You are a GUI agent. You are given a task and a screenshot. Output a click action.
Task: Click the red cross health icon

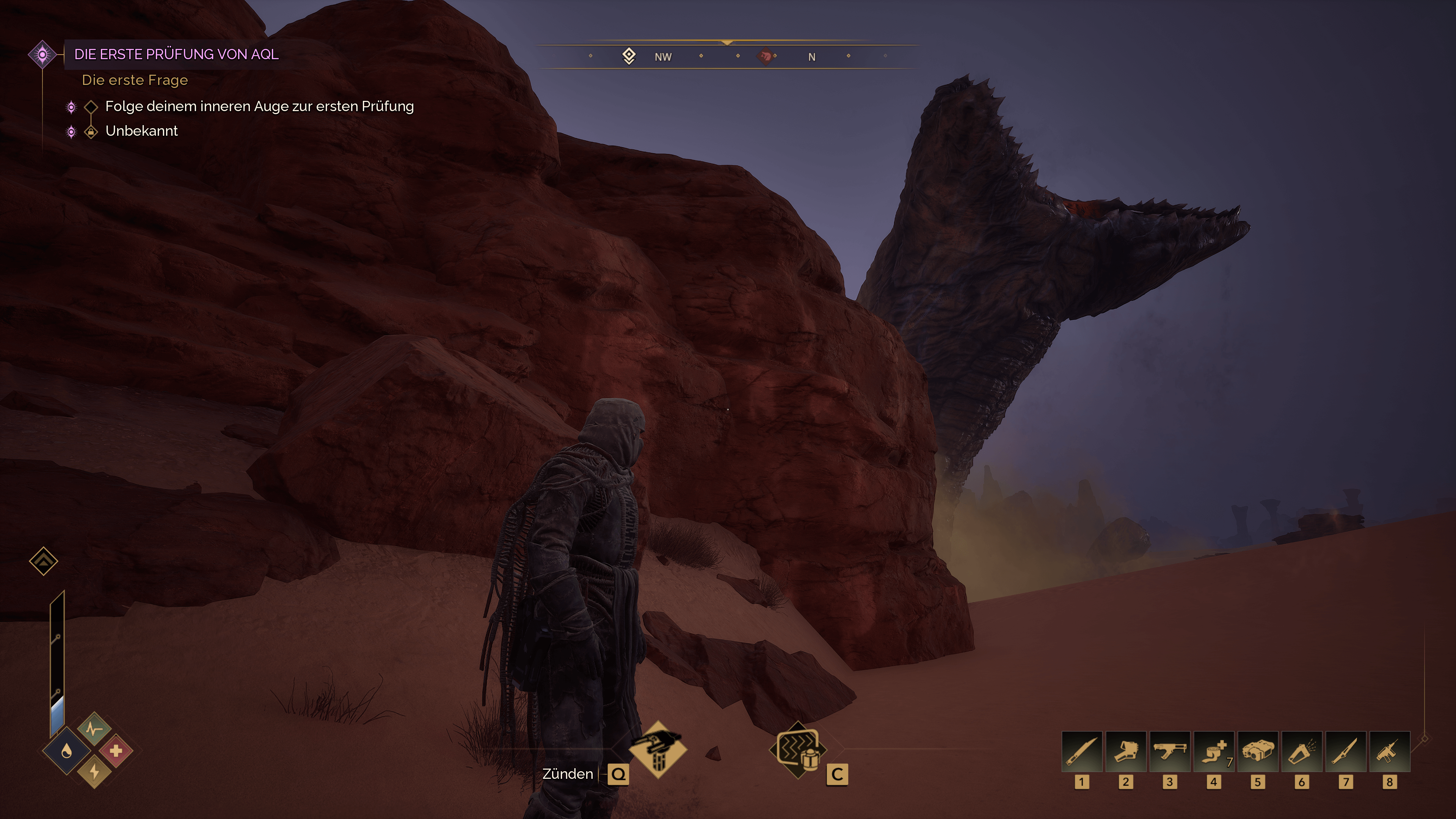click(116, 751)
